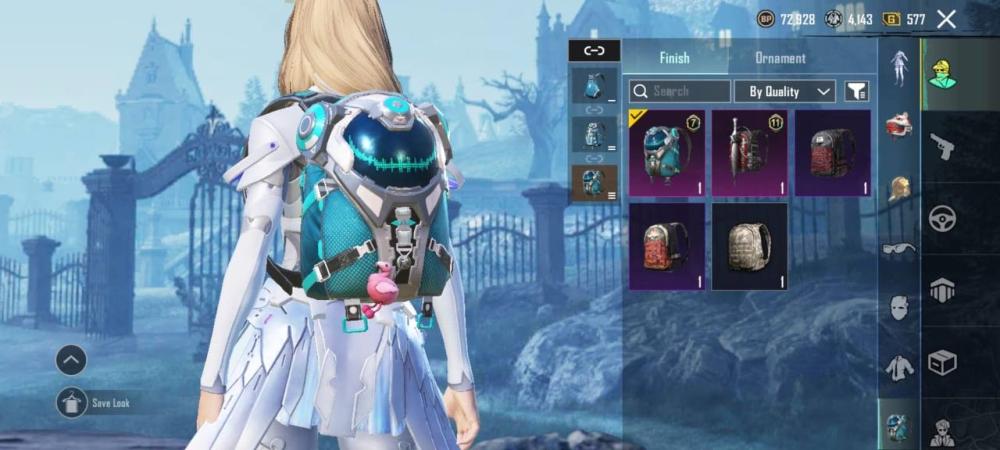
Task: Choose the backpack with the red sword
Action: pos(749,153)
